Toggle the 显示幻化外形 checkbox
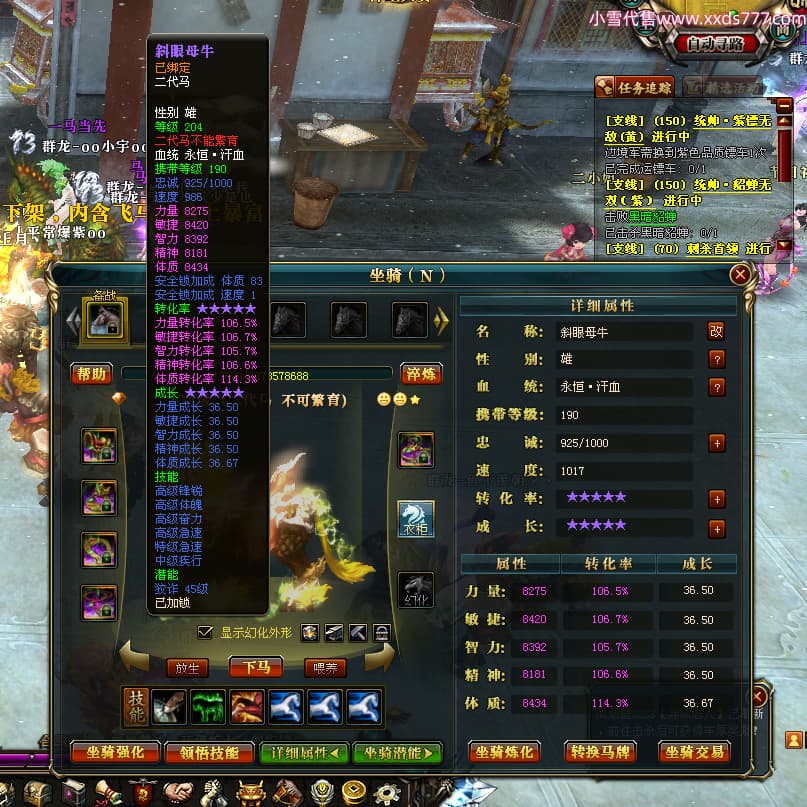The image size is (807, 807). click(205, 632)
